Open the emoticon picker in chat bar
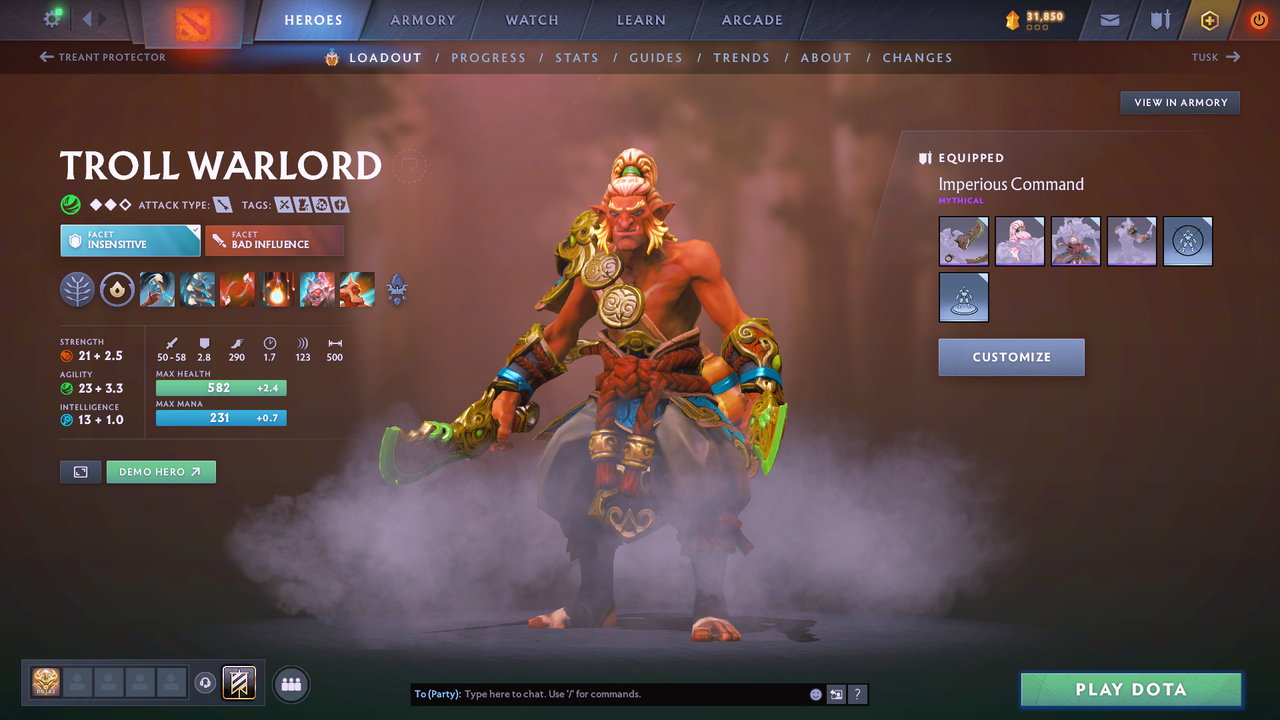This screenshot has width=1280, height=720. point(815,694)
